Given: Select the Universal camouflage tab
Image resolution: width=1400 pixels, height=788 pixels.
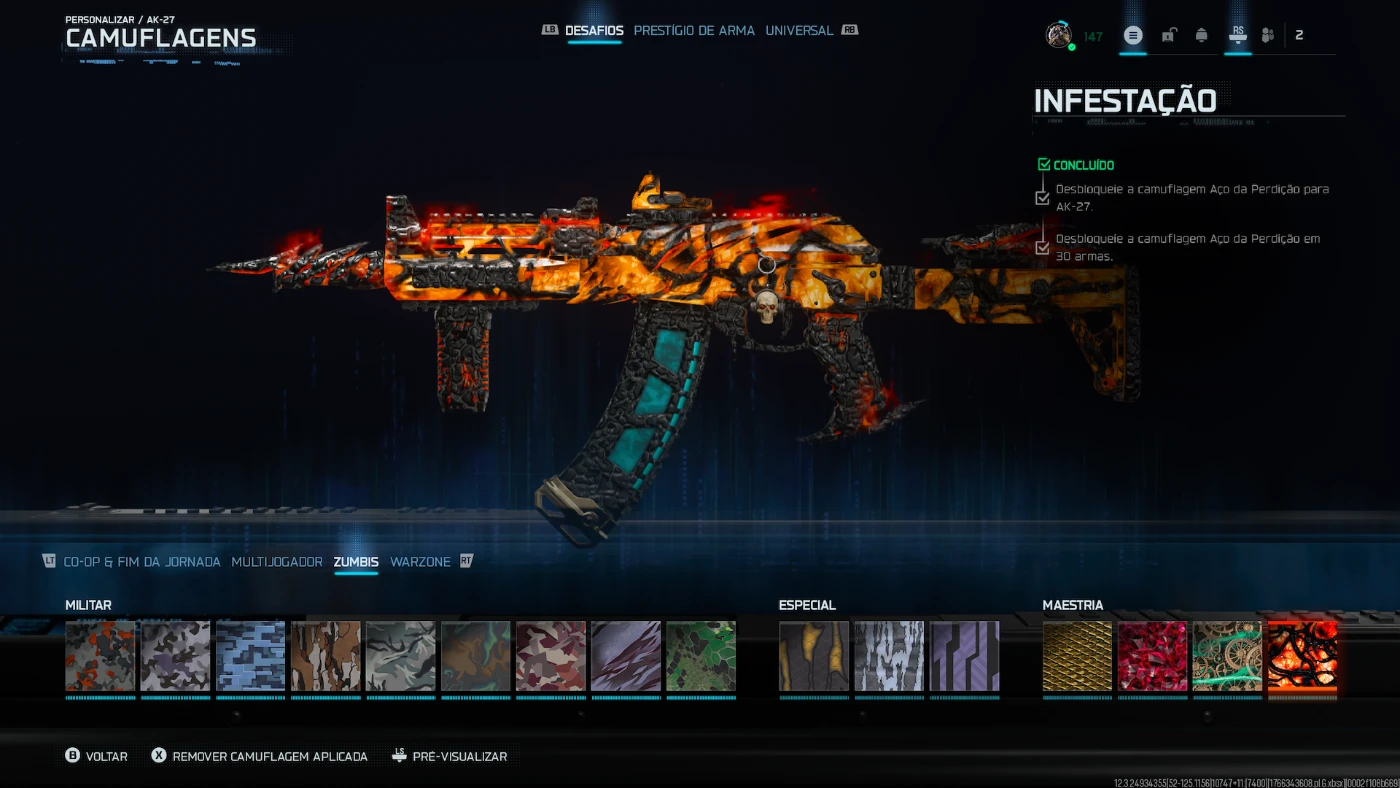Looking at the screenshot, I should [799, 31].
